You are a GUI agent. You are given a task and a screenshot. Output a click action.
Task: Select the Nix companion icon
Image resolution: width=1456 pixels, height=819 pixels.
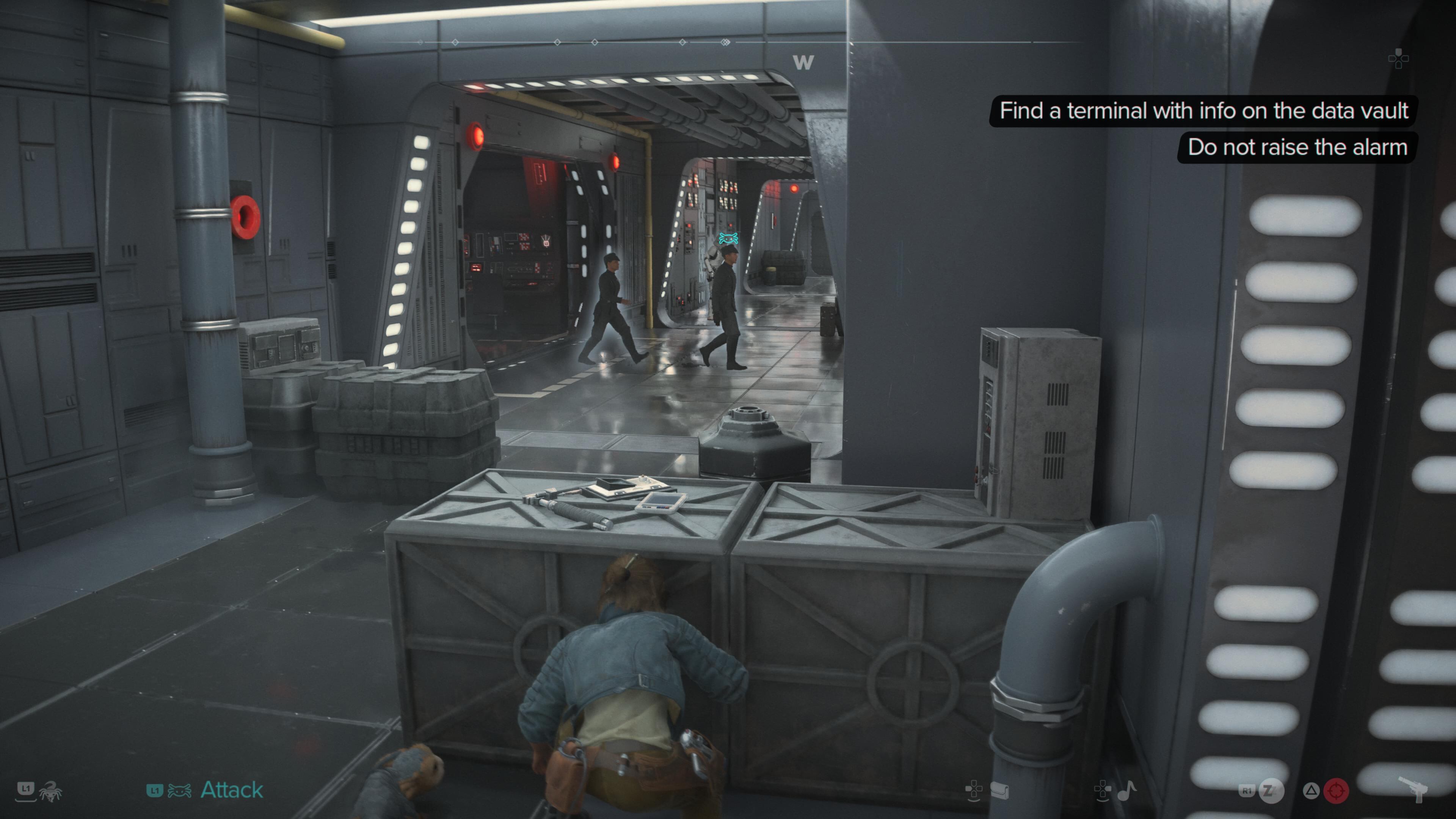50,791
